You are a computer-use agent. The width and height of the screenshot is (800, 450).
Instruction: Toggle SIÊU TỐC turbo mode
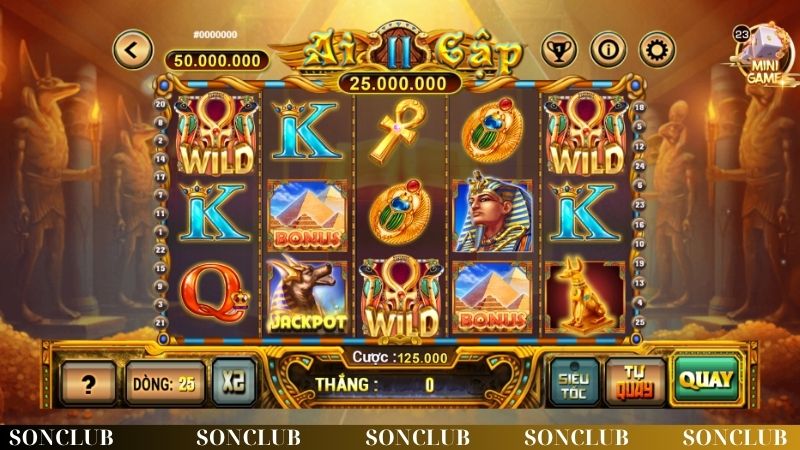(x=573, y=381)
